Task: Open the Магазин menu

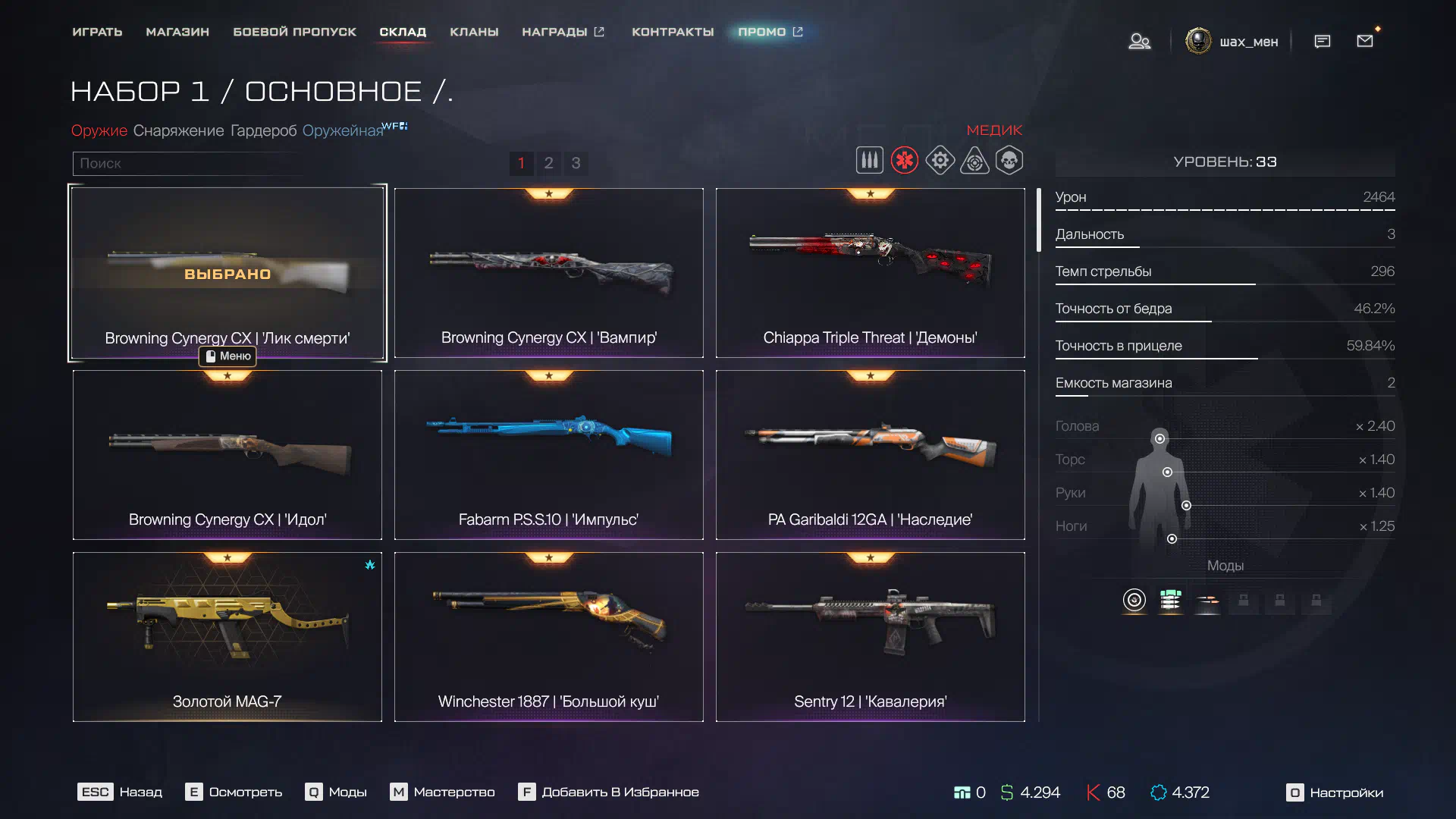Action: click(x=177, y=32)
